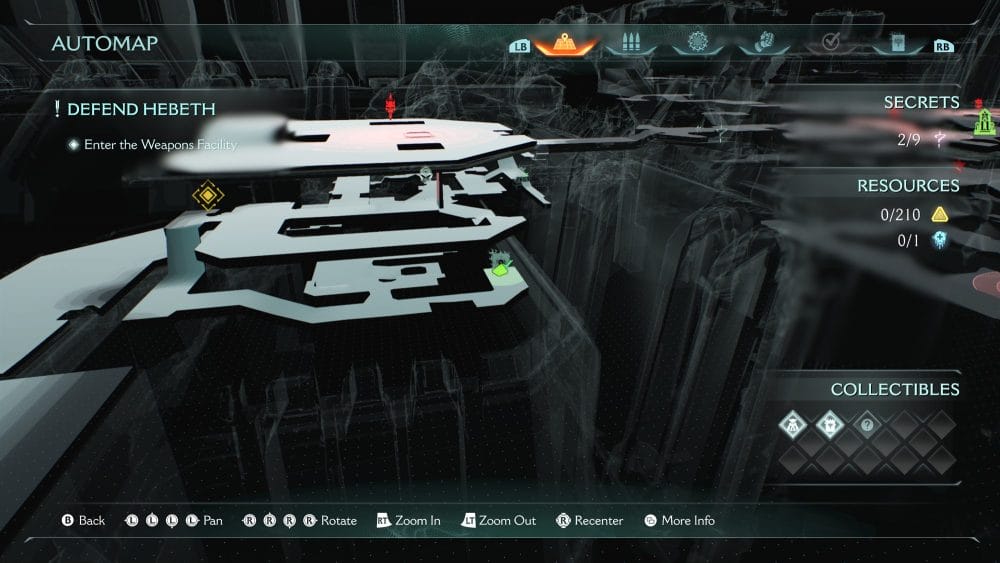Select the active Automap tab
1000x563 pixels.
point(566,44)
